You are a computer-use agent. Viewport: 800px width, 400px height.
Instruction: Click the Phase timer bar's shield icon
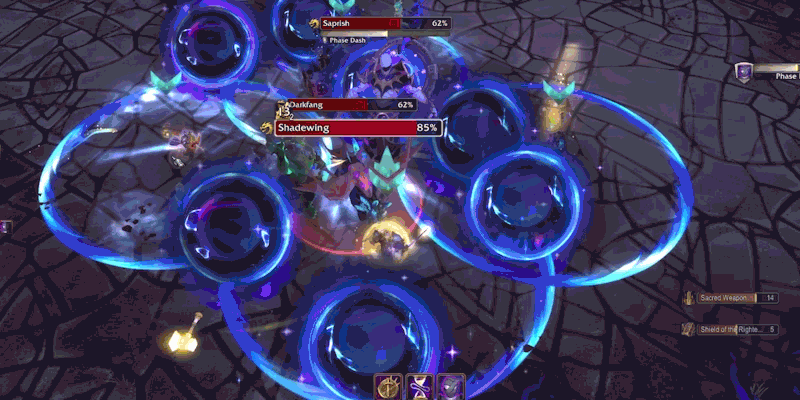click(x=743, y=72)
